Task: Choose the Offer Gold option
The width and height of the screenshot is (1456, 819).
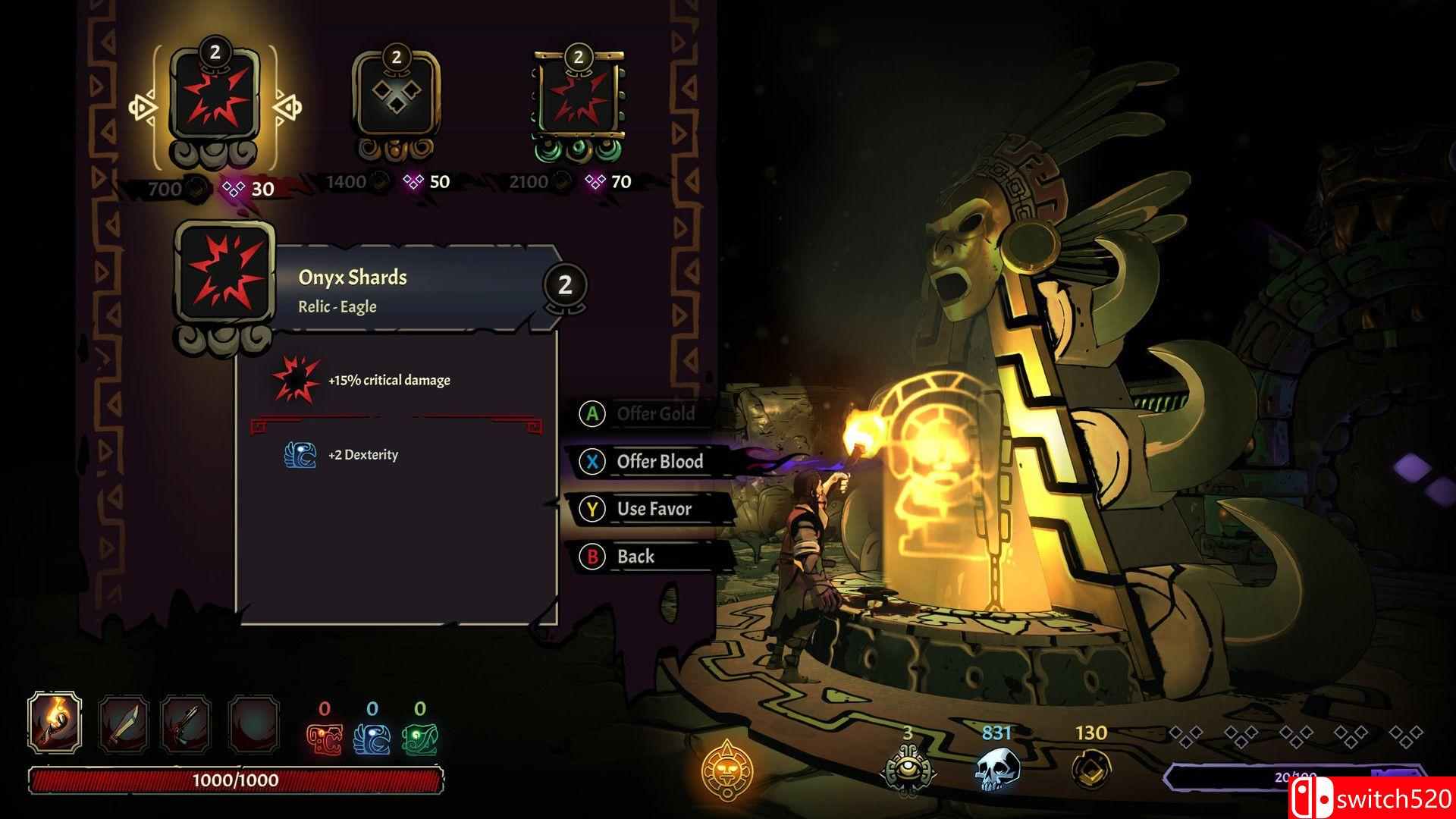Action: click(654, 414)
